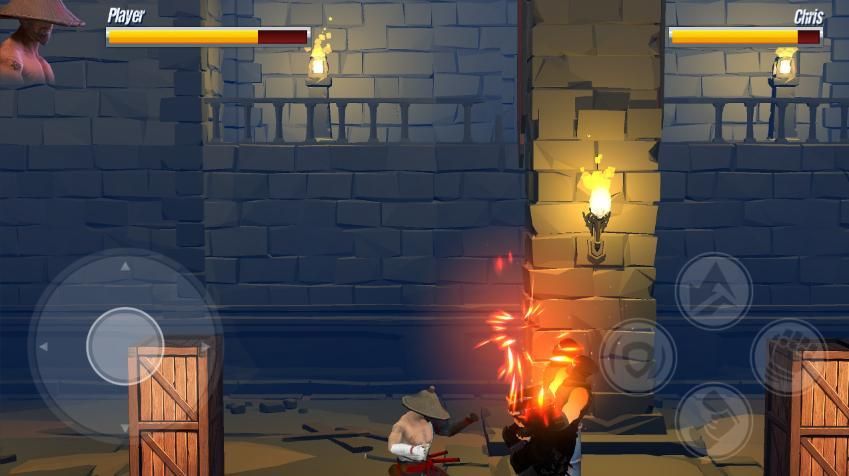The height and width of the screenshot is (476, 849).
Task: Tap the jump arrow button
Action: coord(713,291)
